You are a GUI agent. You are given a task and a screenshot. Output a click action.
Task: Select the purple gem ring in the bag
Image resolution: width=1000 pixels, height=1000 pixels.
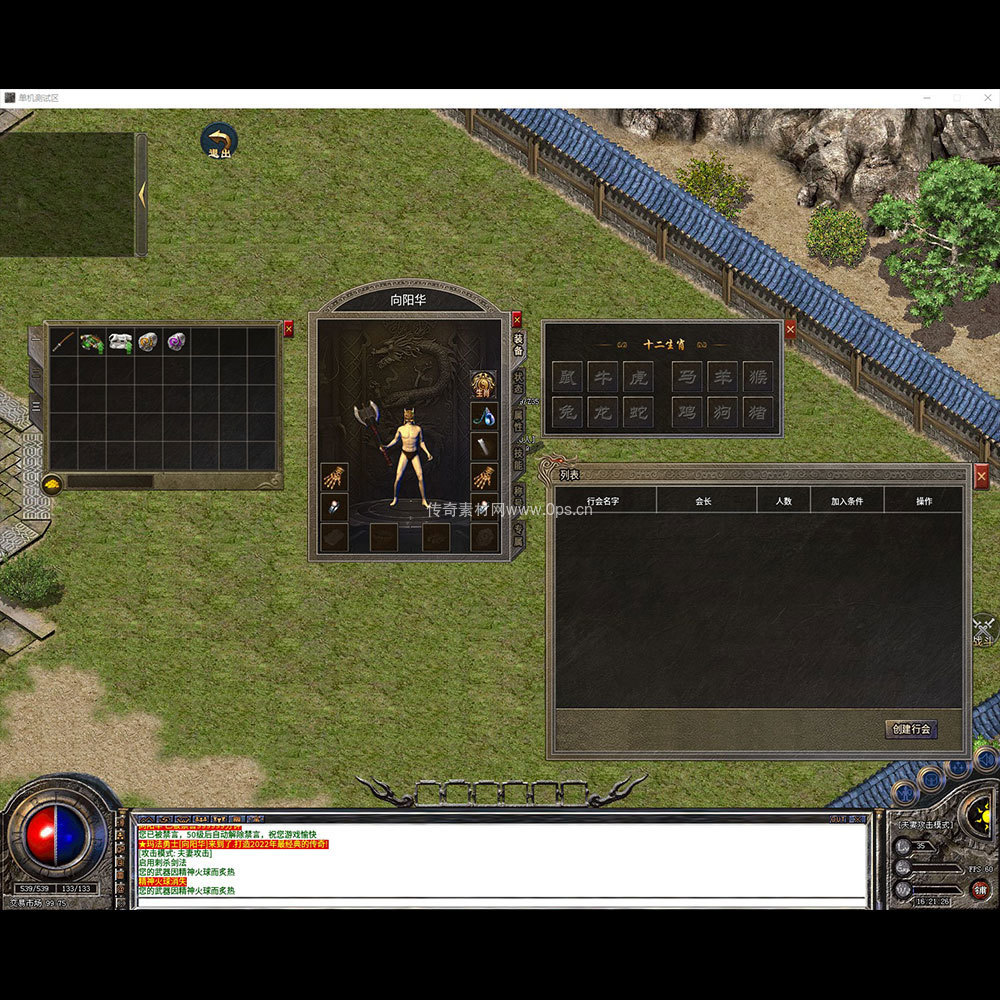tap(177, 342)
